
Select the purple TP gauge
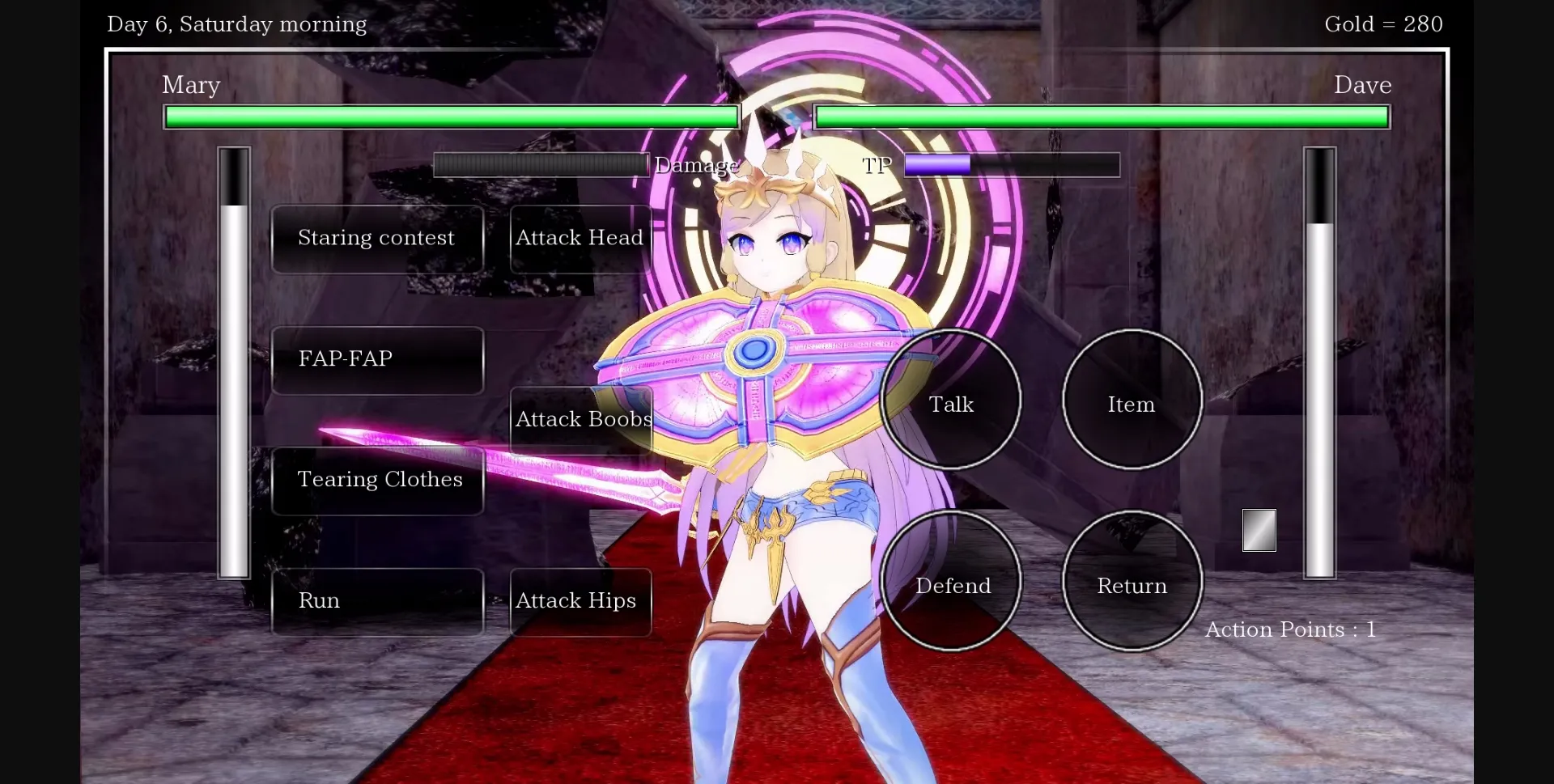(x=934, y=165)
